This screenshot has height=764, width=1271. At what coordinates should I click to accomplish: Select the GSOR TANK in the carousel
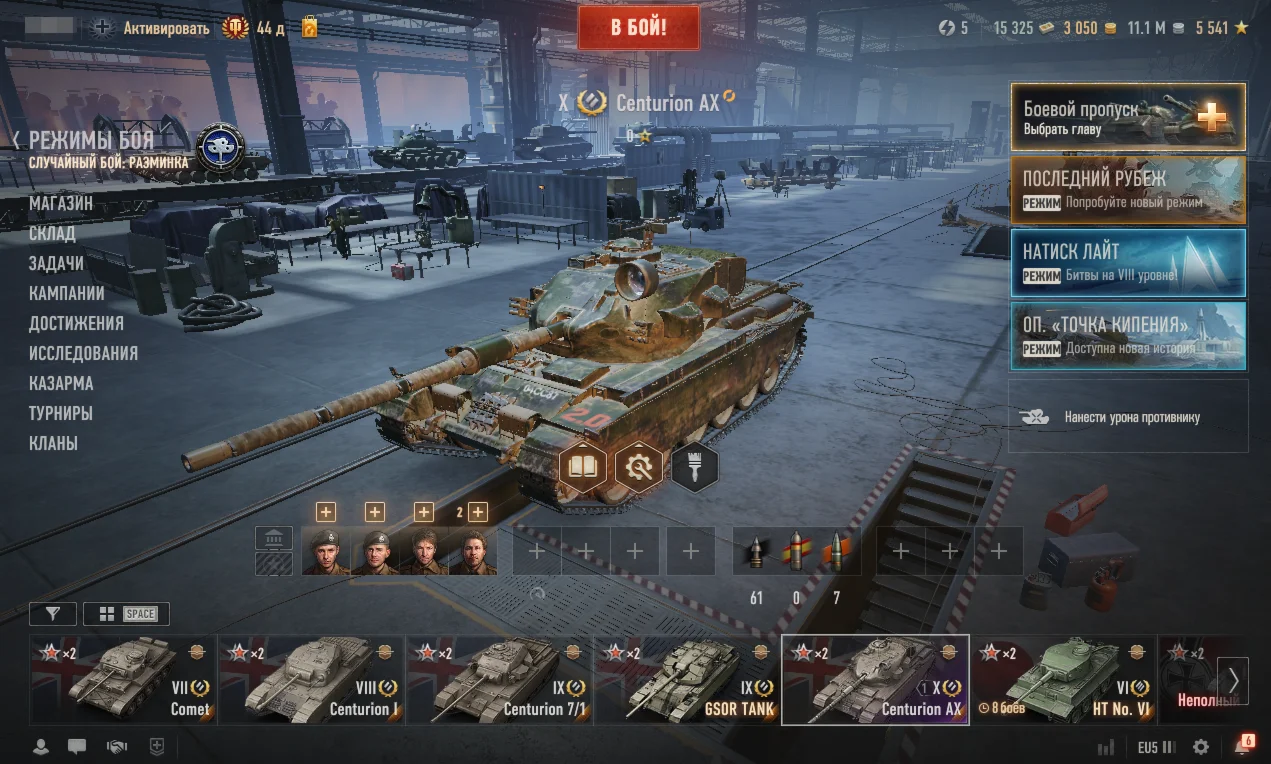point(687,680)
